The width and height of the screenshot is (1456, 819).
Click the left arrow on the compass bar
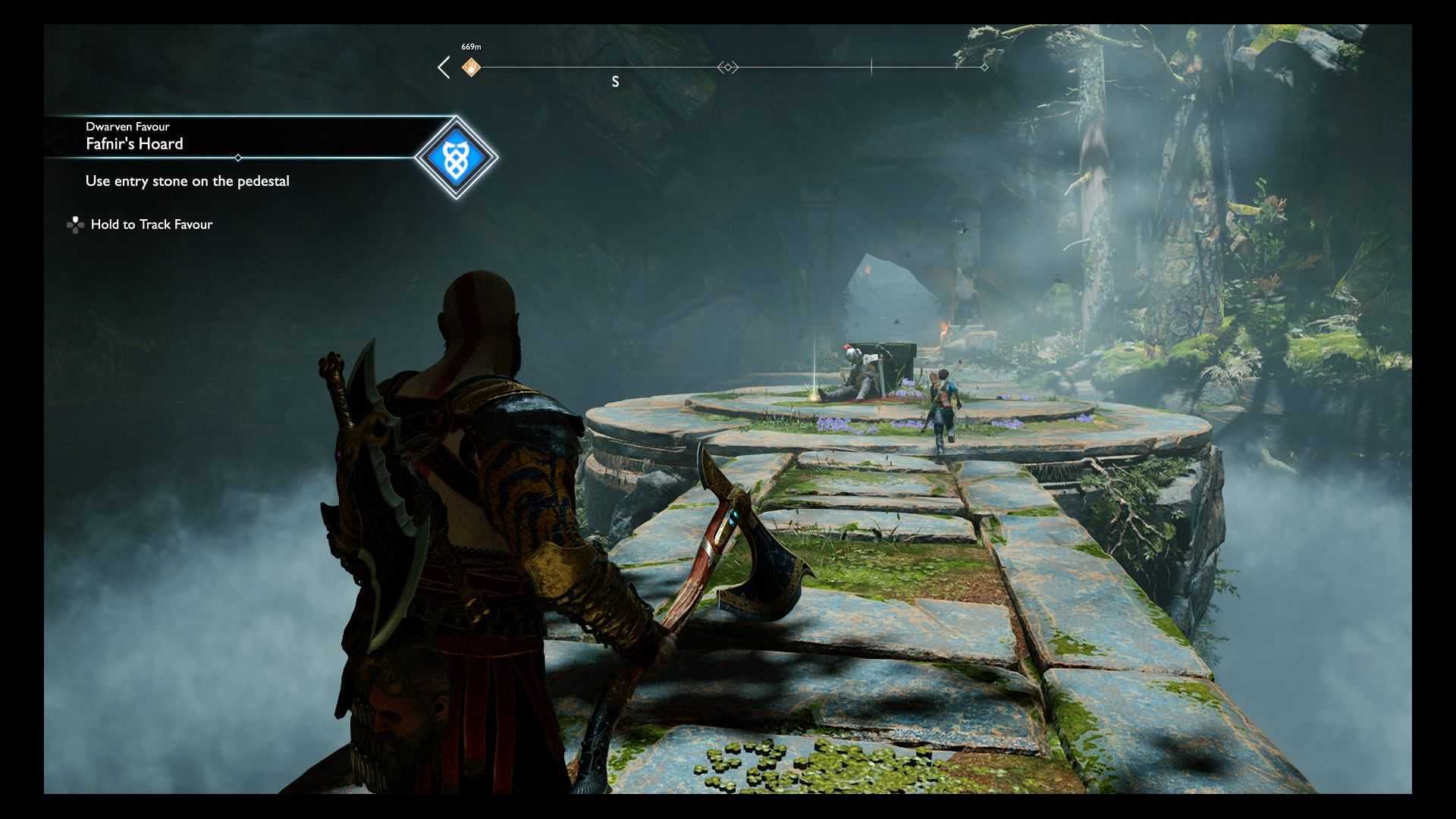point(444,67)
